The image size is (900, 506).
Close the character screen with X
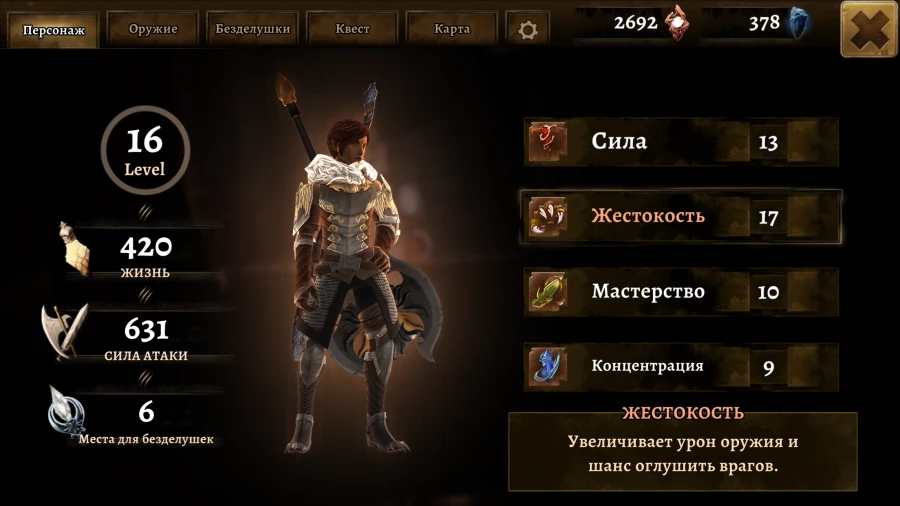[x=868, y=29]
